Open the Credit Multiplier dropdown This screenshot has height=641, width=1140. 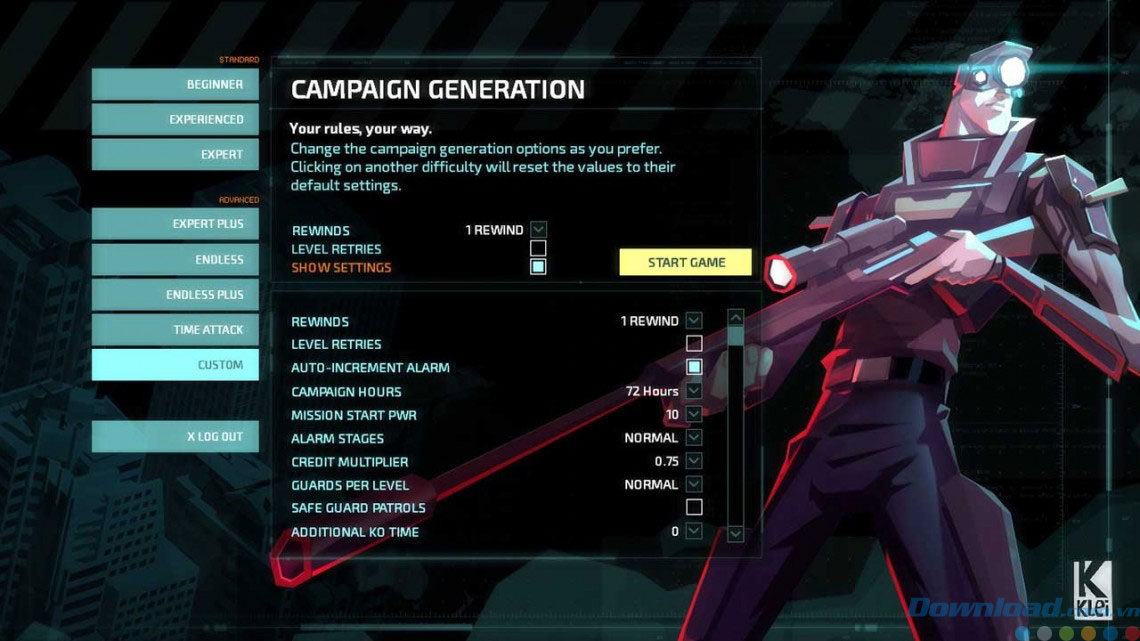coord(694,461)
